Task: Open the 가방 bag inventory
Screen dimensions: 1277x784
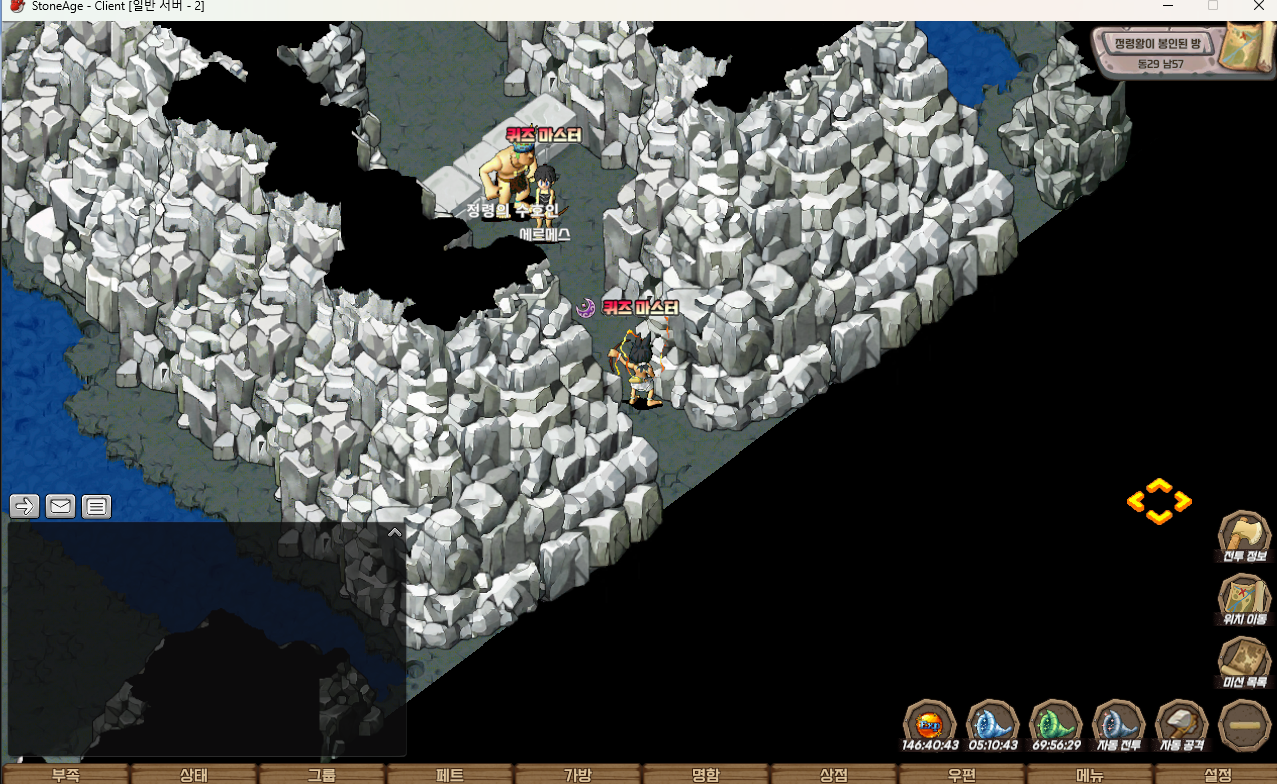Action: click(578, 775)
